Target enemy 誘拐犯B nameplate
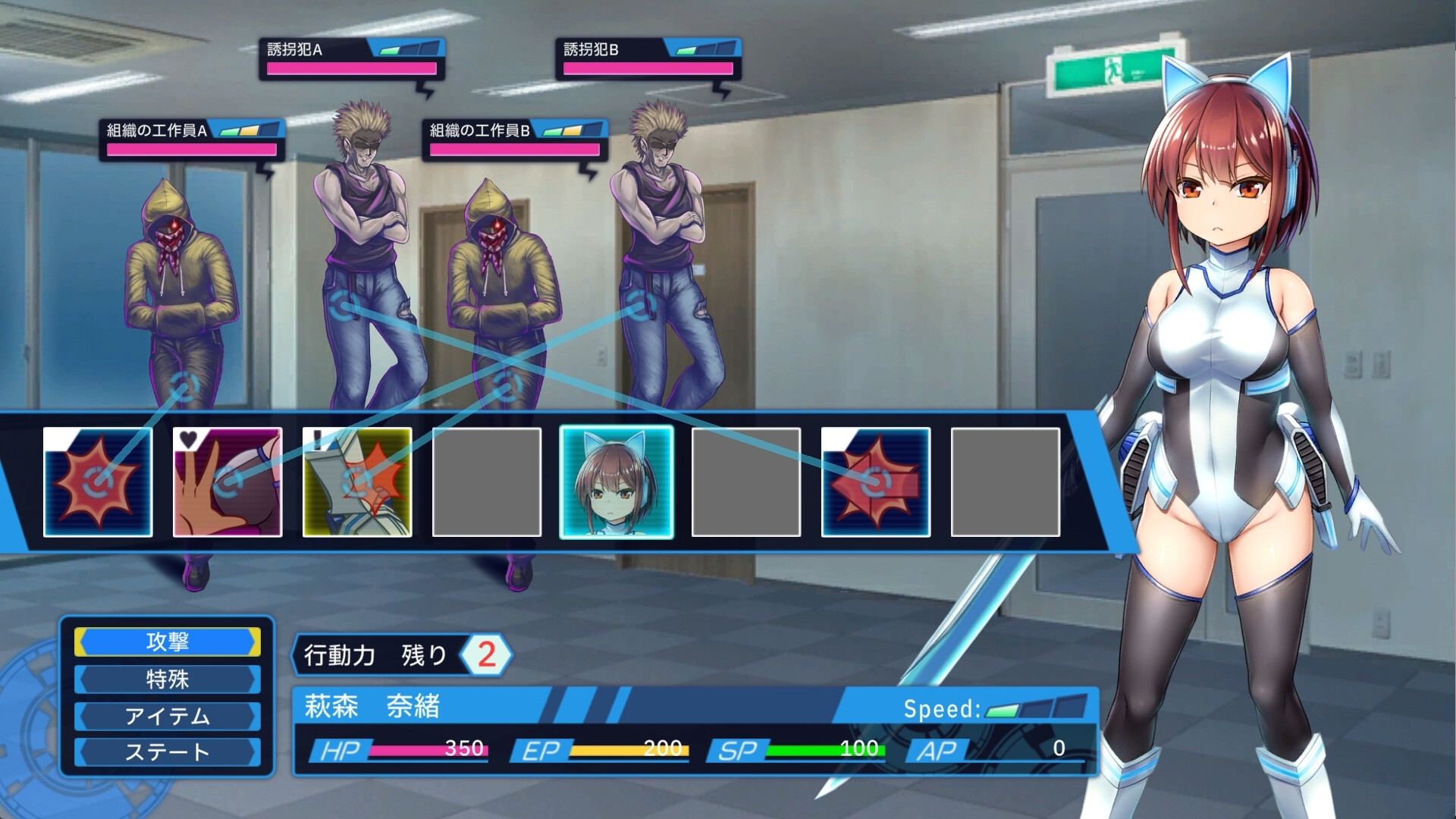Image resolution: width=1456 pixels, height=819 pixels. point(648,59)
